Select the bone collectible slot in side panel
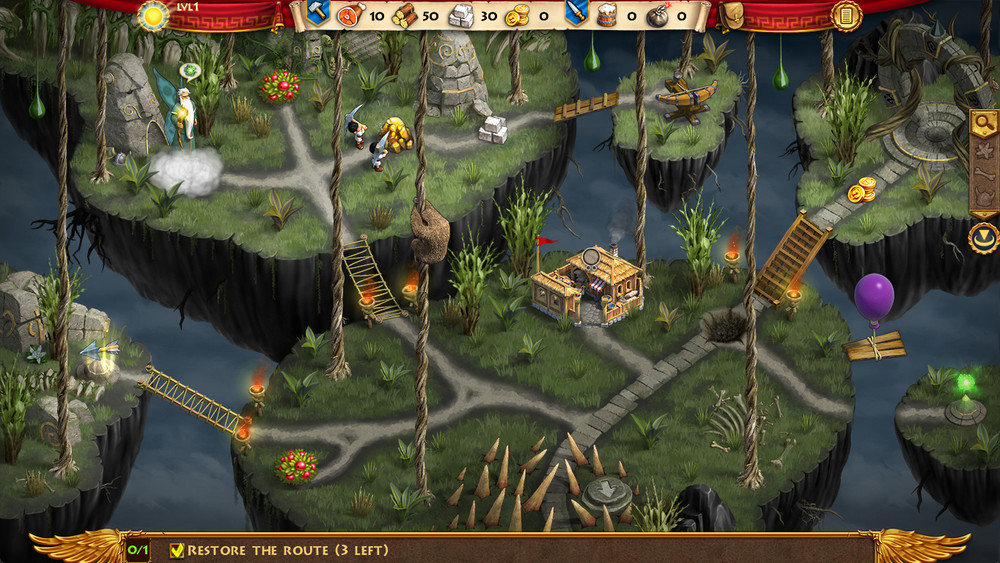The width and height of the screenshot is (1000, 563). 984,173
